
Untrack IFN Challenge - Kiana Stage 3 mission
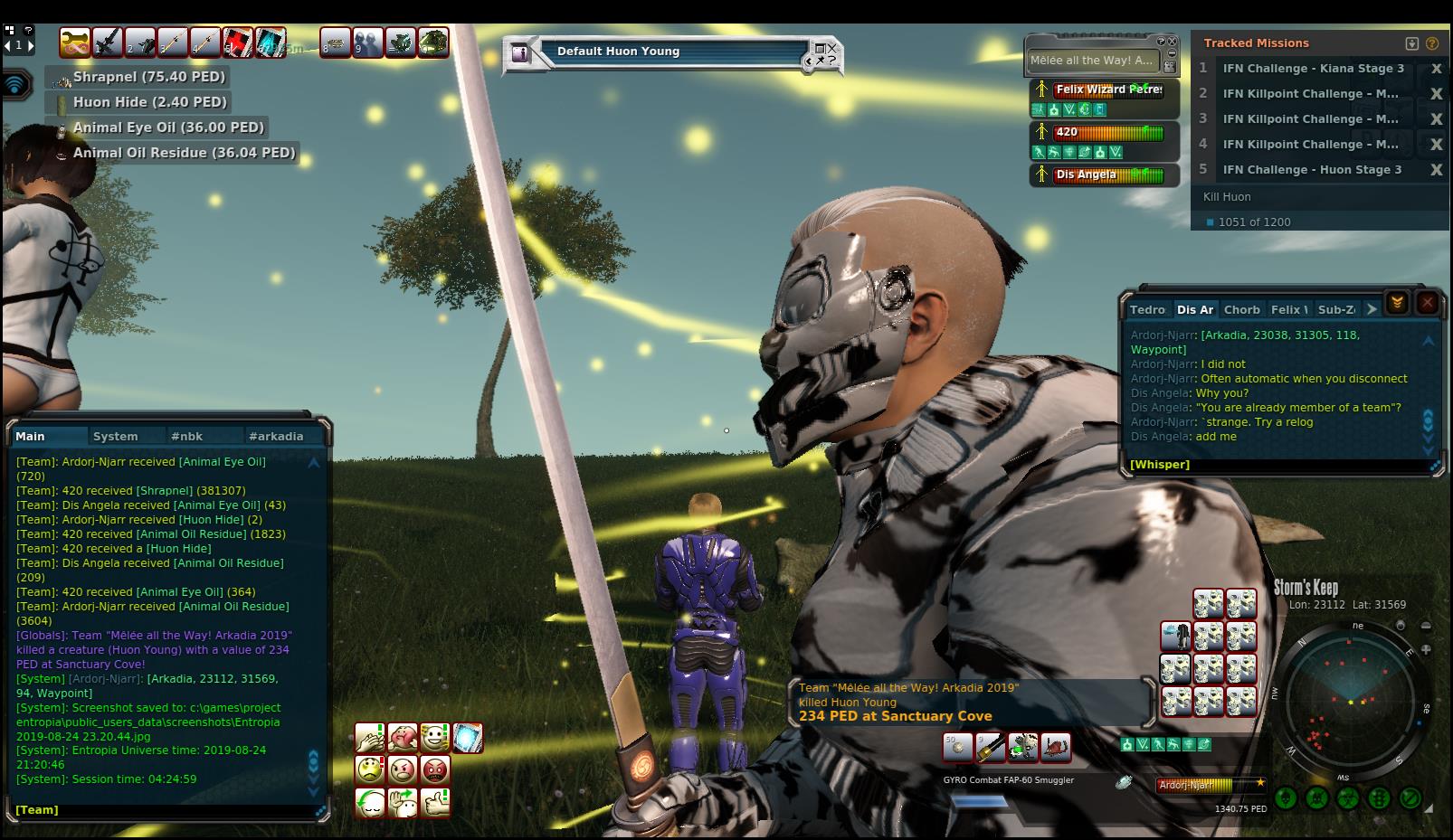(1435, 69)
